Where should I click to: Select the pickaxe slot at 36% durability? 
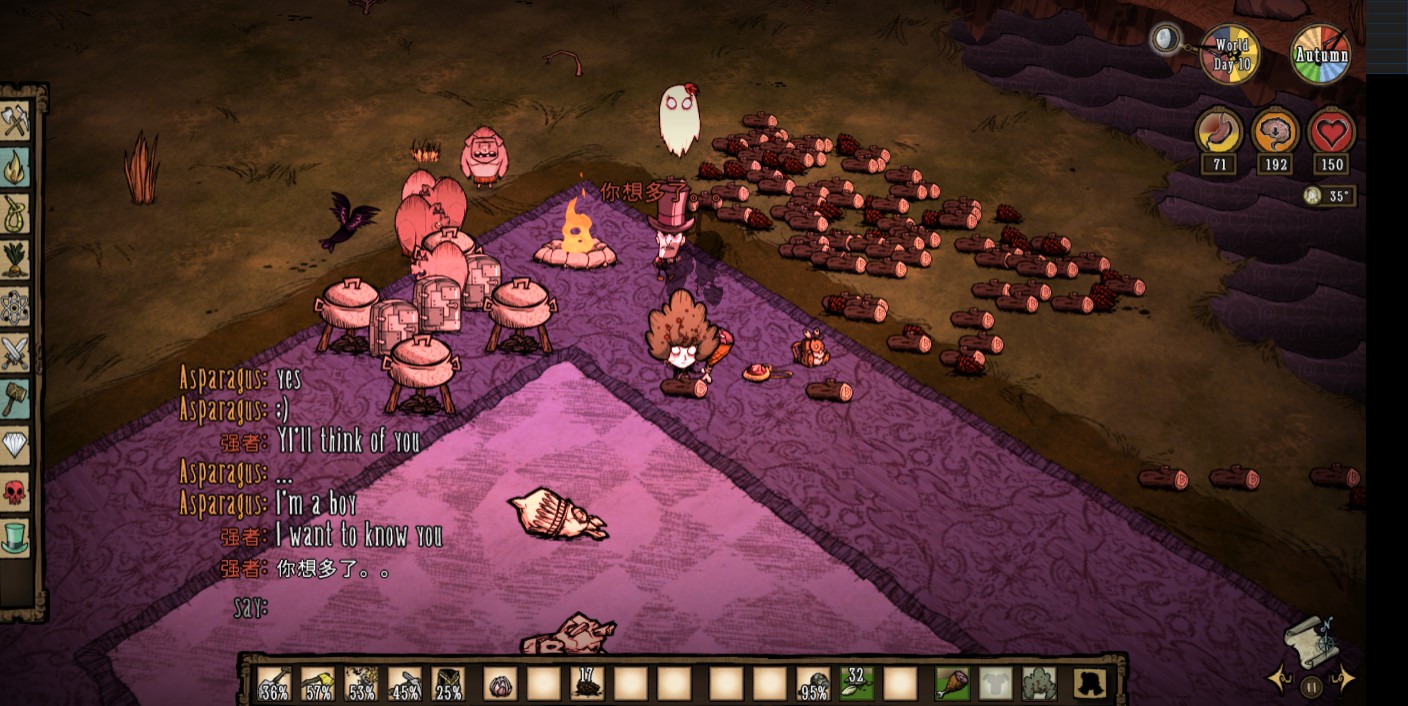point(274,683)
